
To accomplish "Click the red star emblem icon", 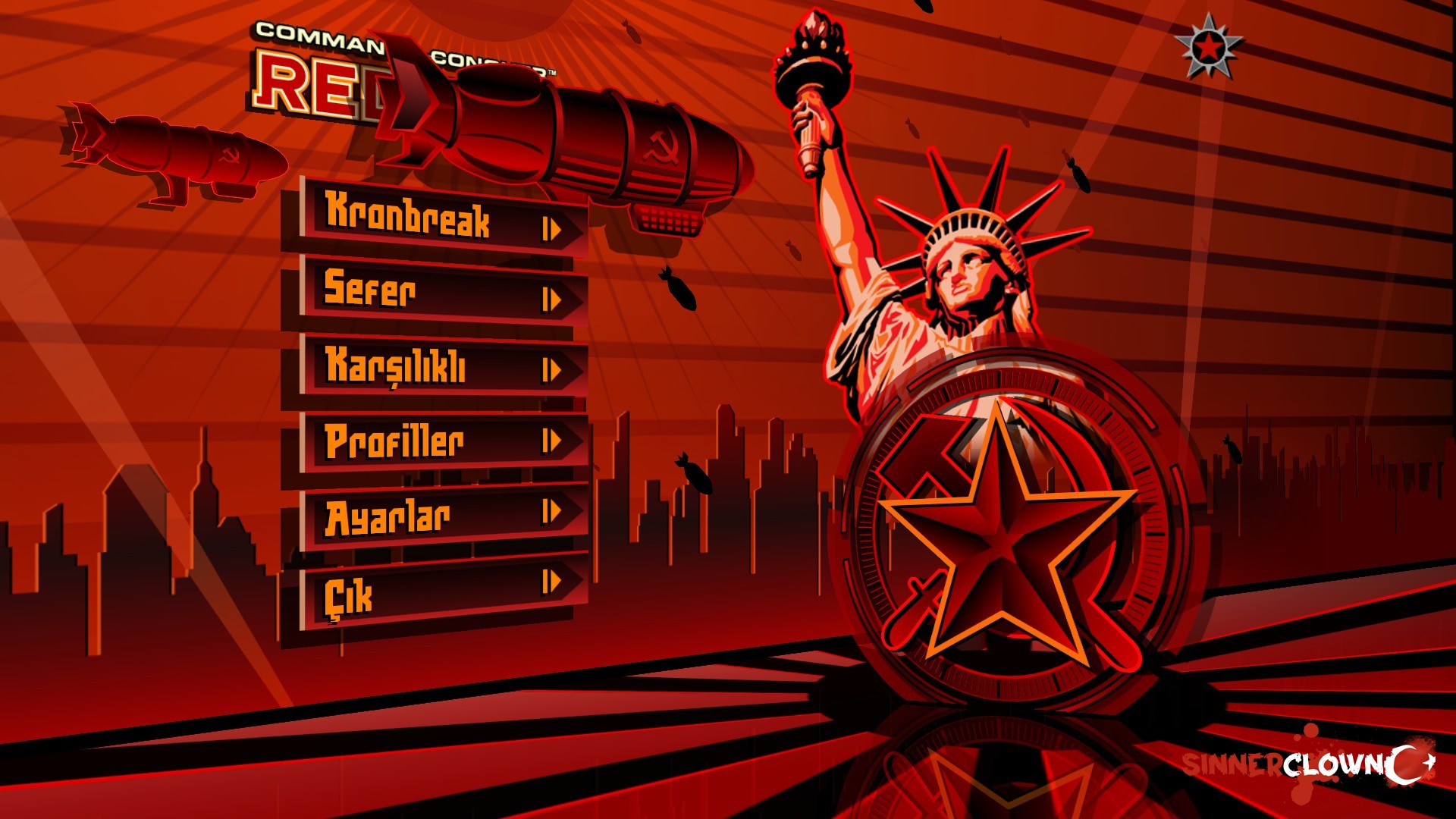I will (1208, 48).
